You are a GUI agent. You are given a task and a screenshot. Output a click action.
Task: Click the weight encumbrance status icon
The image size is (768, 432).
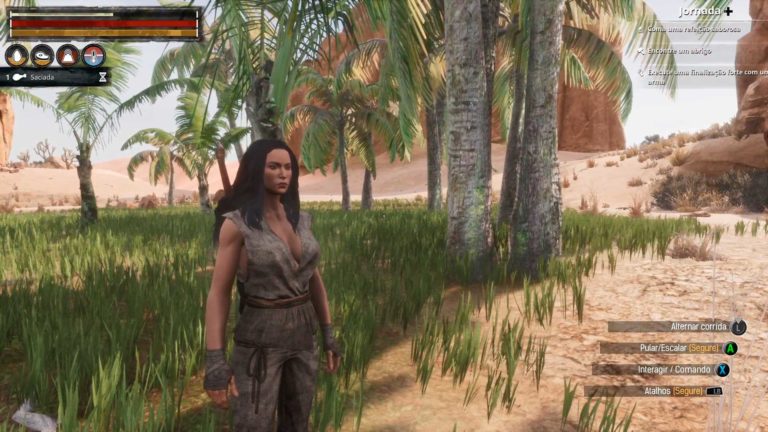[67, 55]
